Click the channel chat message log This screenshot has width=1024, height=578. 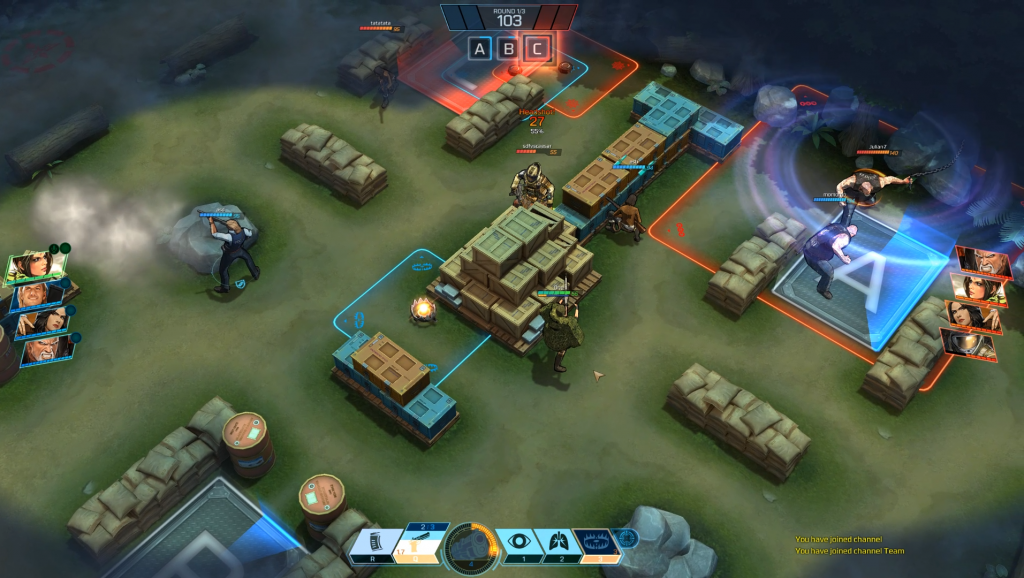point(838,545)
